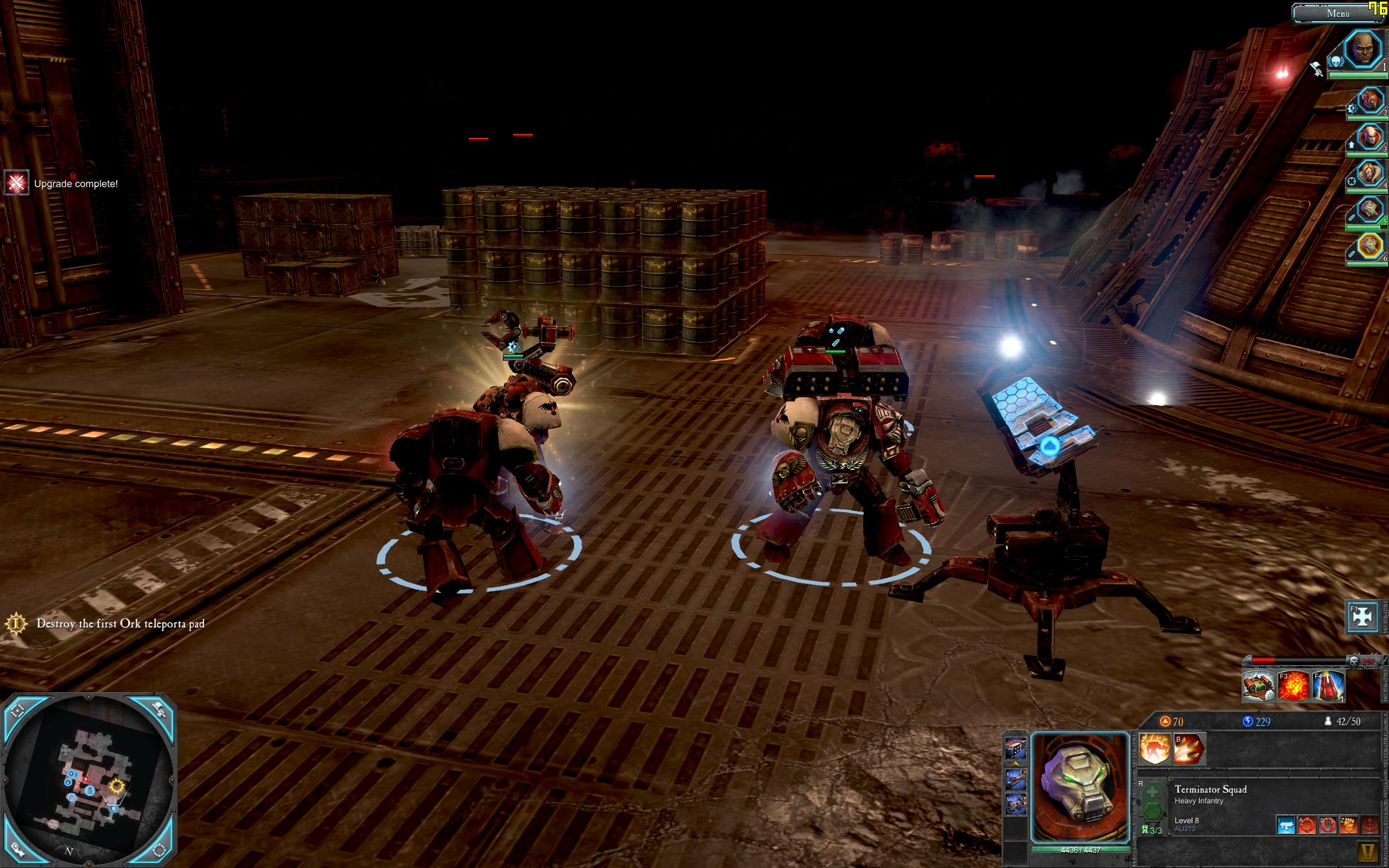This screenshot has width=1389, height=868.
Task: Select squad 2 with the gear icon
Action: pos(1370,101)
